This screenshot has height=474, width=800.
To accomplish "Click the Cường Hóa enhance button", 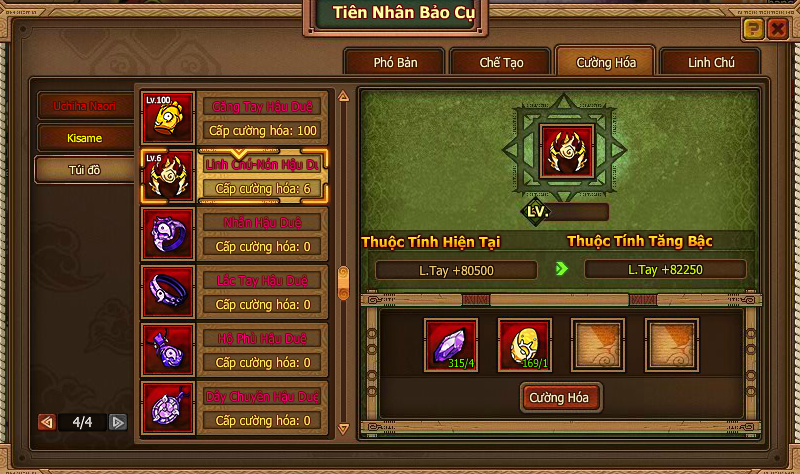I will pos(560,398).
